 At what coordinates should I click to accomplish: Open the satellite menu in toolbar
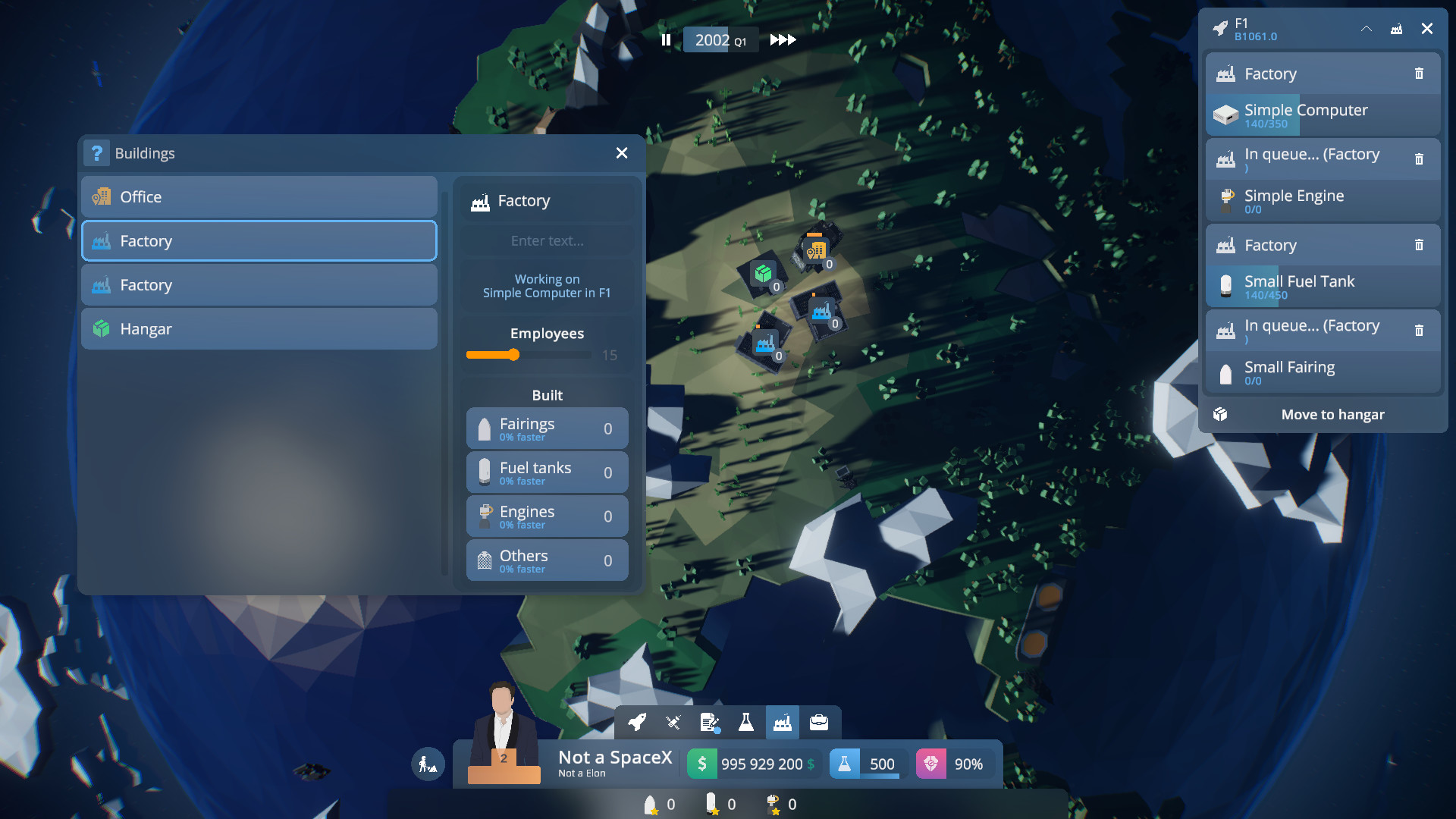click(673, 723)
